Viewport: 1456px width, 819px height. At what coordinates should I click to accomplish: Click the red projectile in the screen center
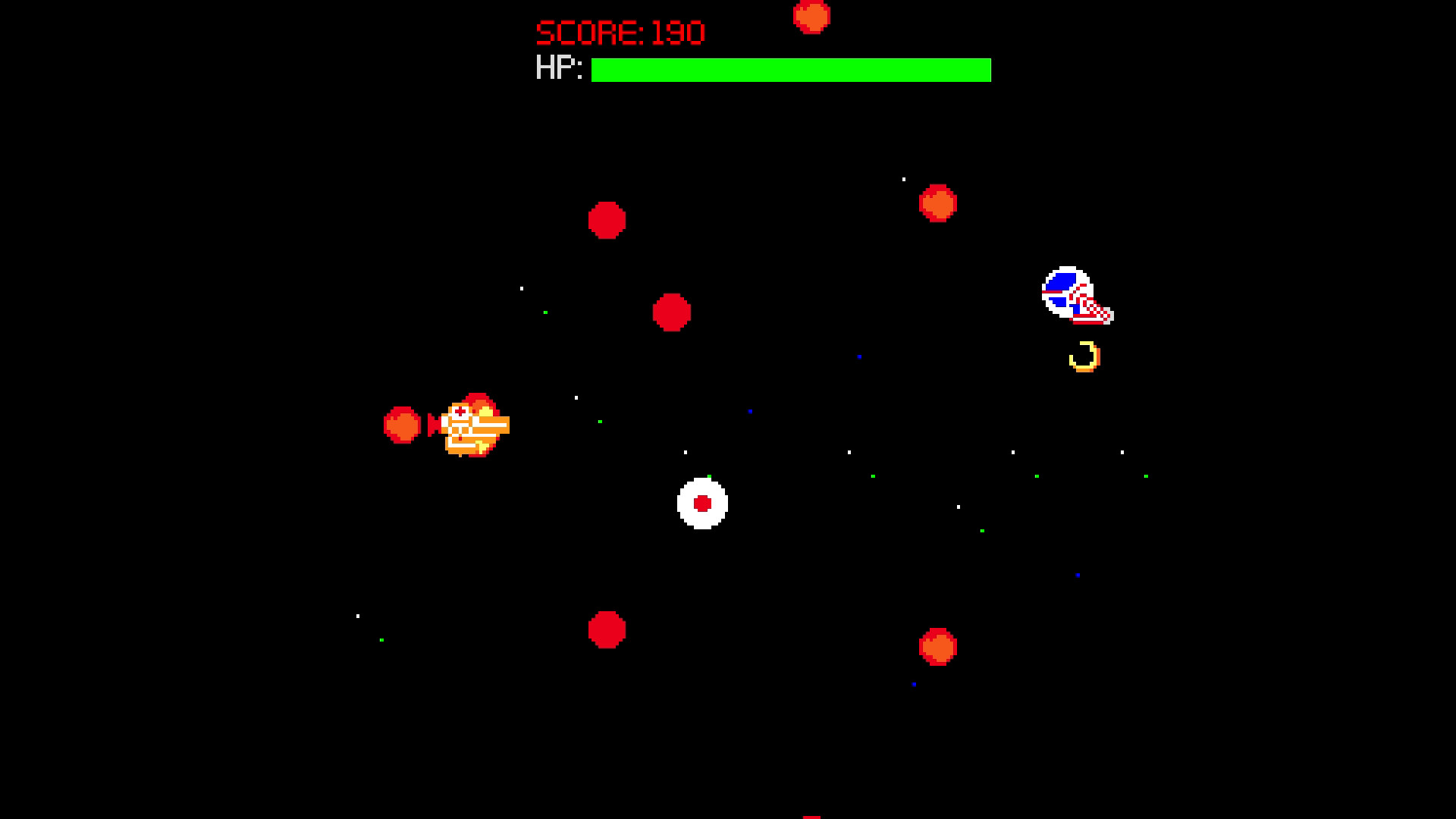click(673, 312)
